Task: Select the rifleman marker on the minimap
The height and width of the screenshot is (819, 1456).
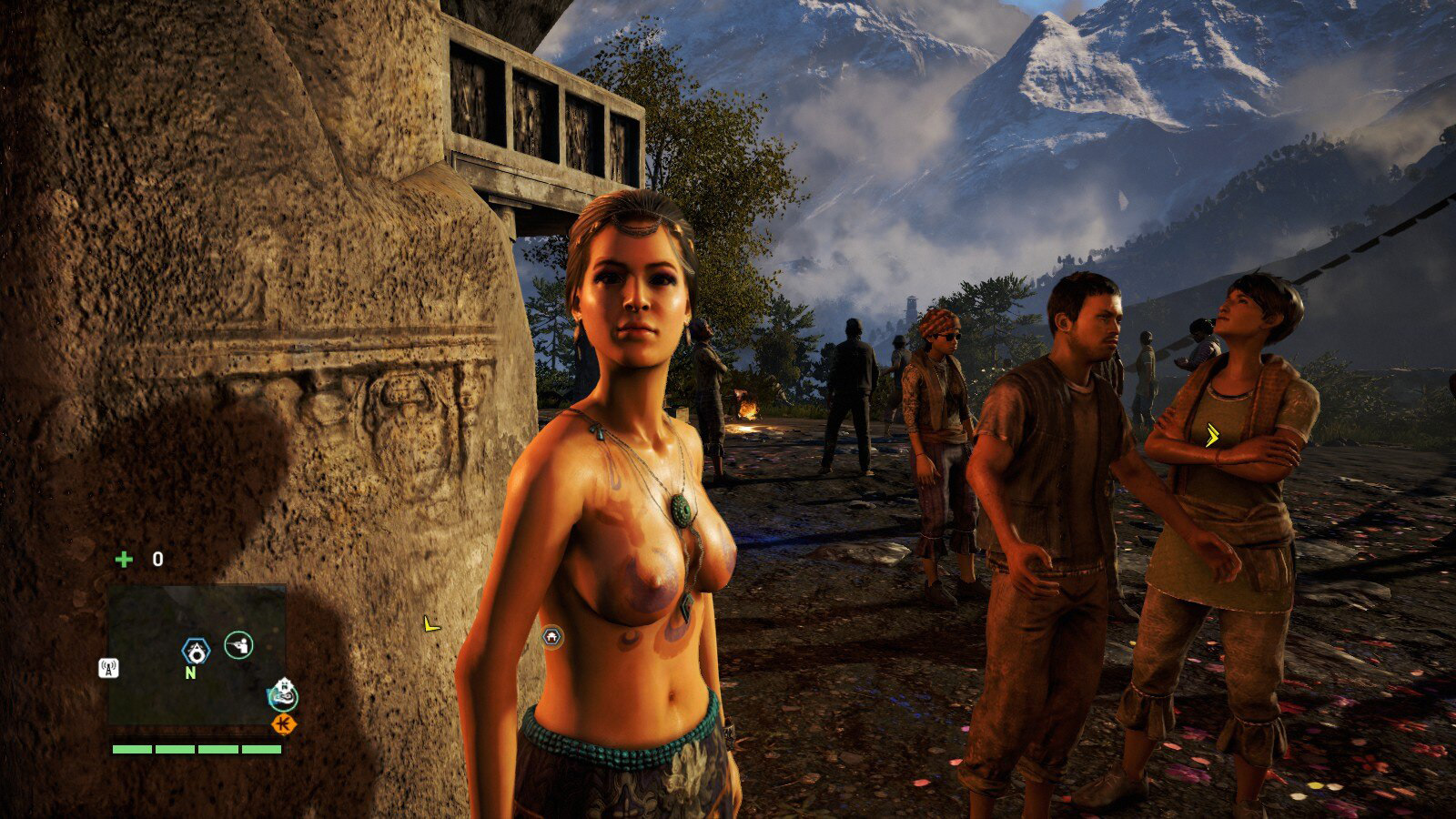Action: 238,645
